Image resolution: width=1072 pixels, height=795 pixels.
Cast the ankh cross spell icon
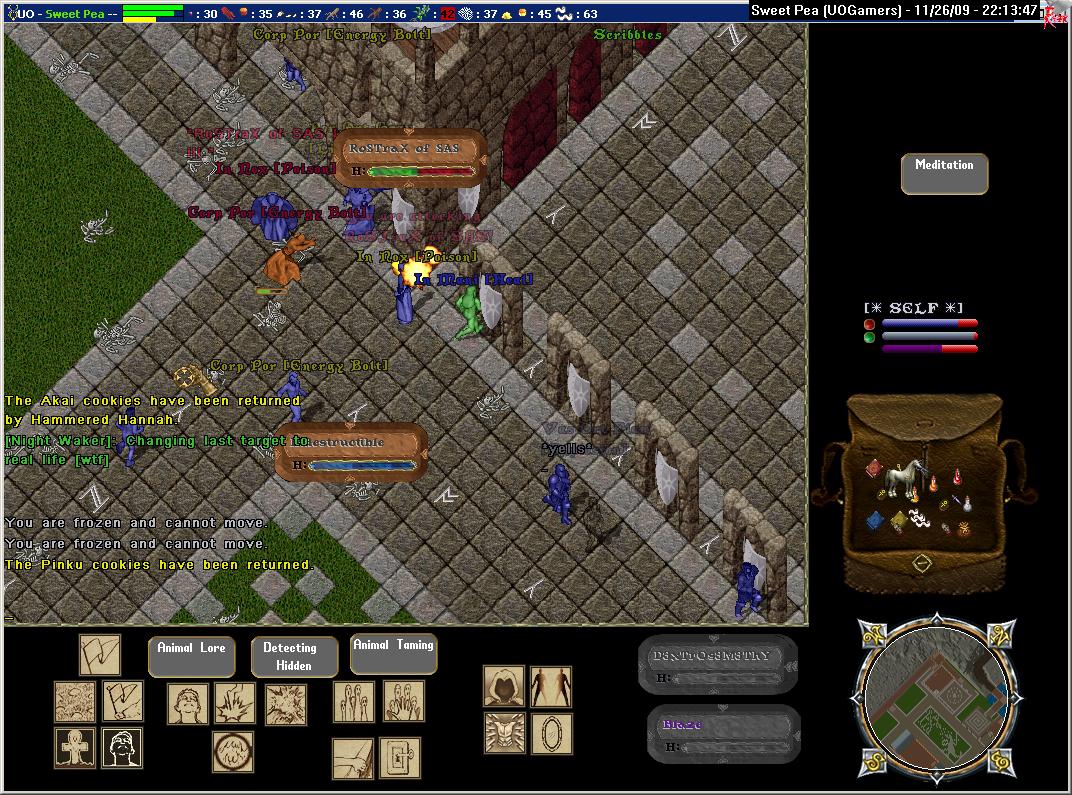pos(75,748)
